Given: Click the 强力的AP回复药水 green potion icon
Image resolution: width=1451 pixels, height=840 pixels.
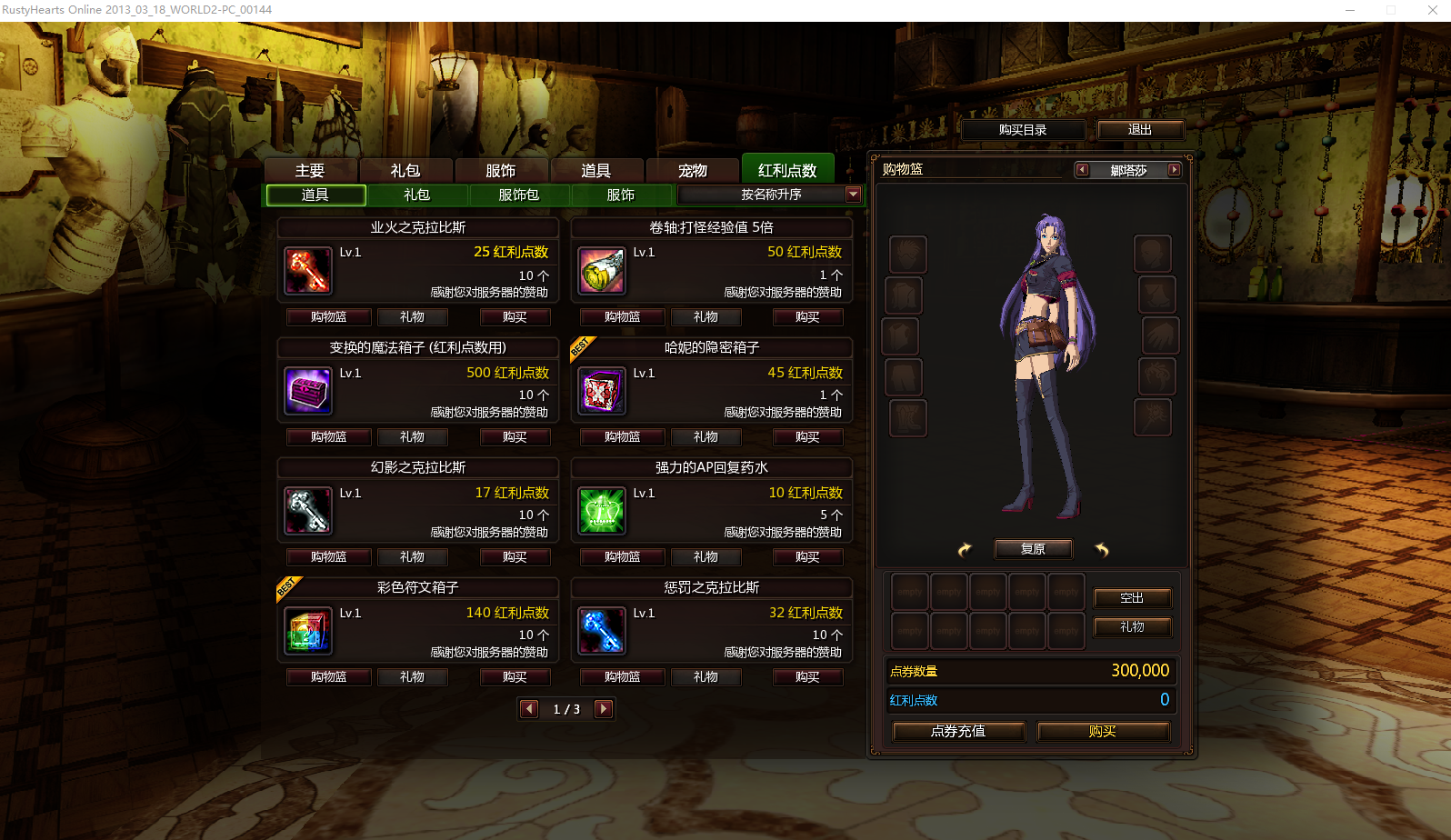Looking at the screenshot, I should tap(601, 512).
